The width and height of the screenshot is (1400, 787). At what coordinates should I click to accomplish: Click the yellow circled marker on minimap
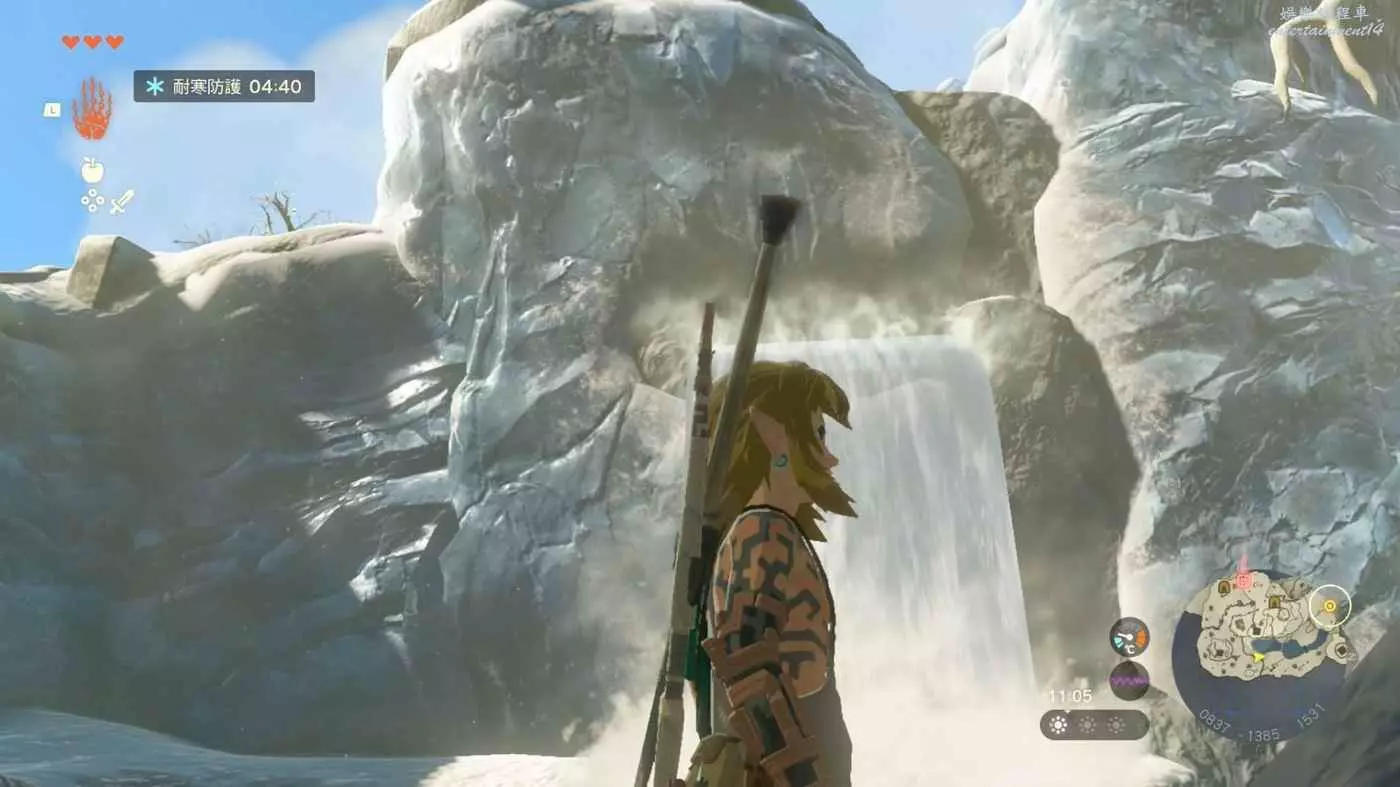point(1330,606)
